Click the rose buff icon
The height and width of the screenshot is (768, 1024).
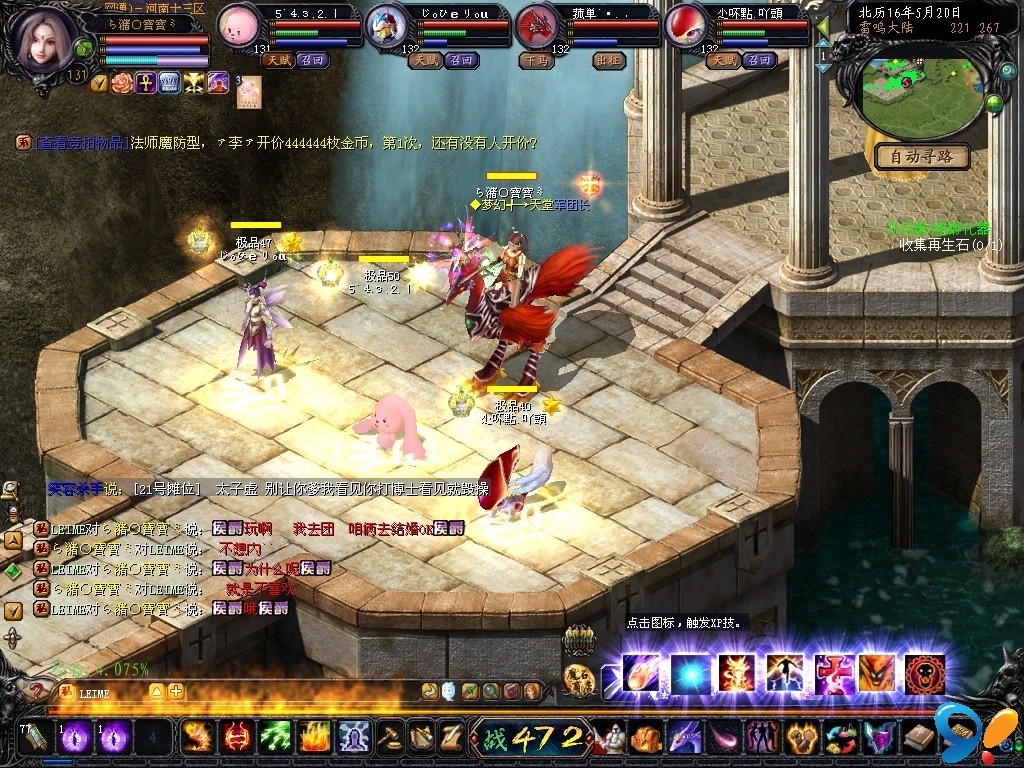[x=122, y=82]
